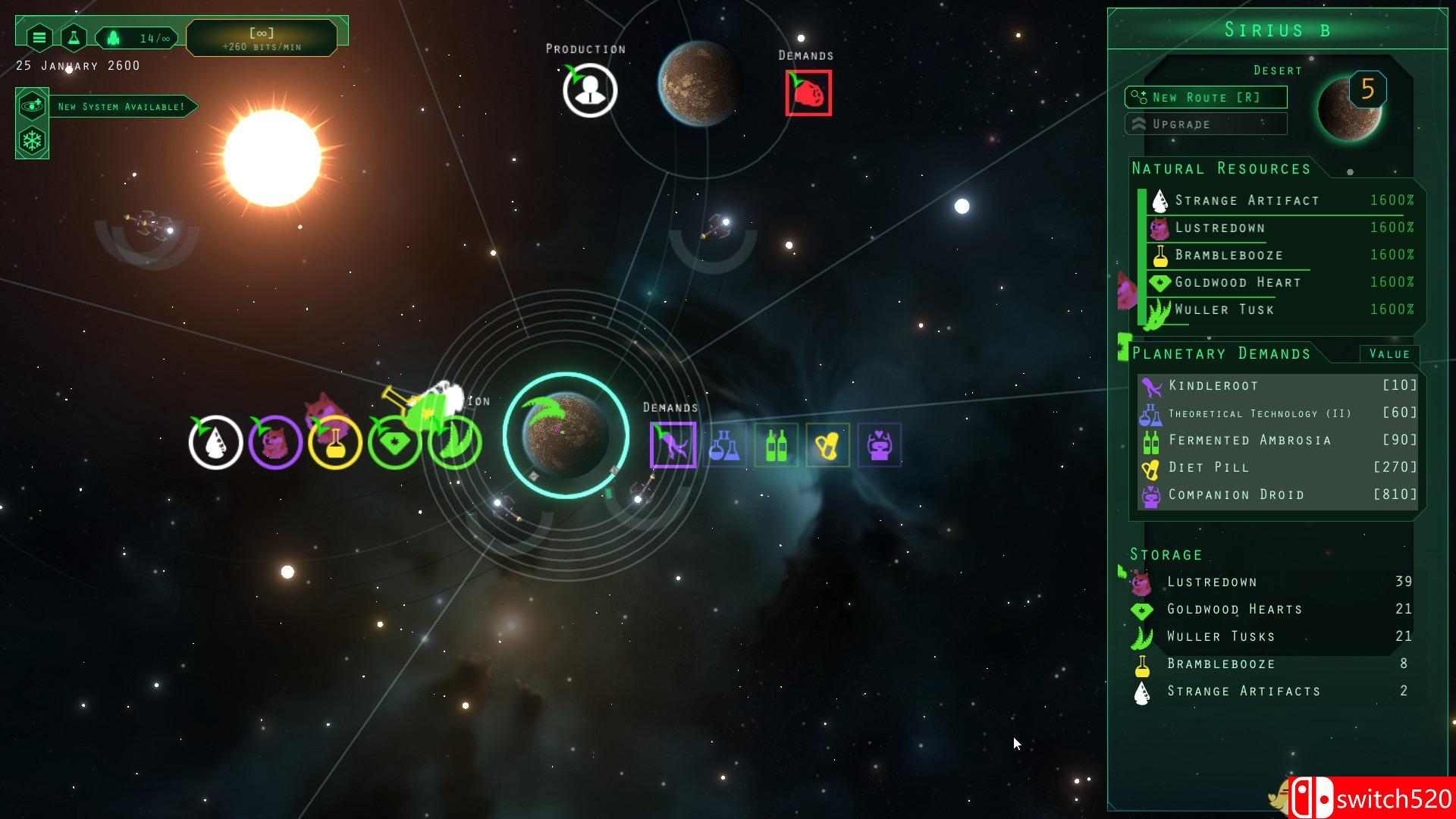1456x819 pixels.
Task: Click the Kindleroot demand icon beside planet
Action: pyautogui.click(x=673, y=445)
